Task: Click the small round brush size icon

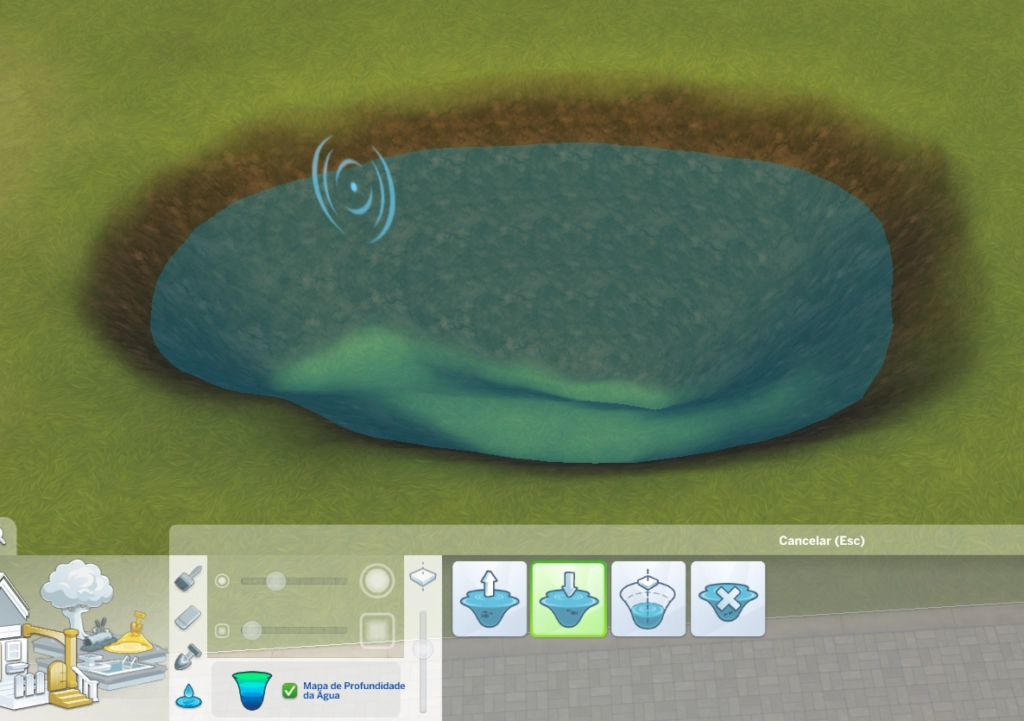Action: [x=222, y=581]
